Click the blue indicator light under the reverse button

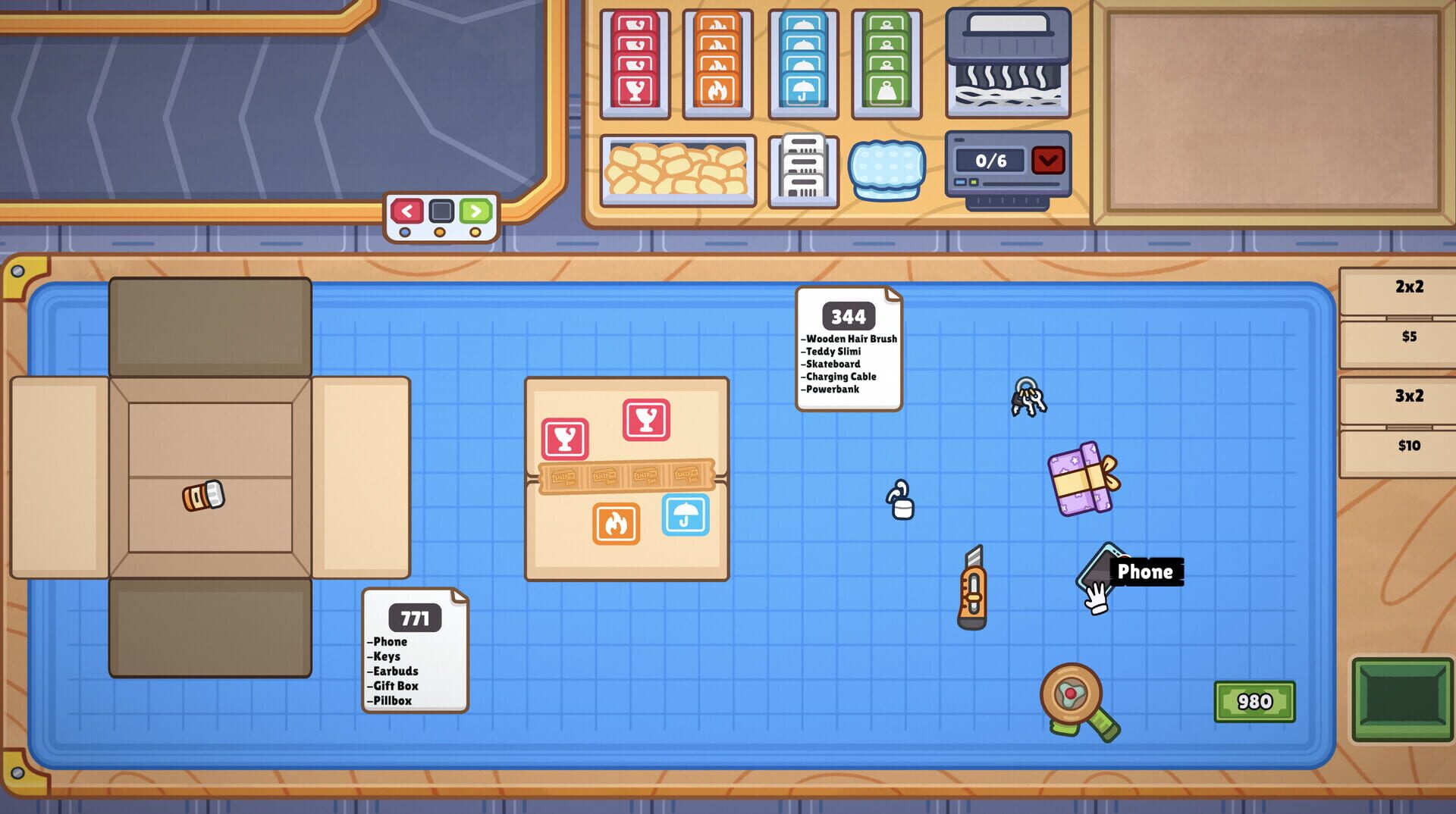click(x=405, y=233)
